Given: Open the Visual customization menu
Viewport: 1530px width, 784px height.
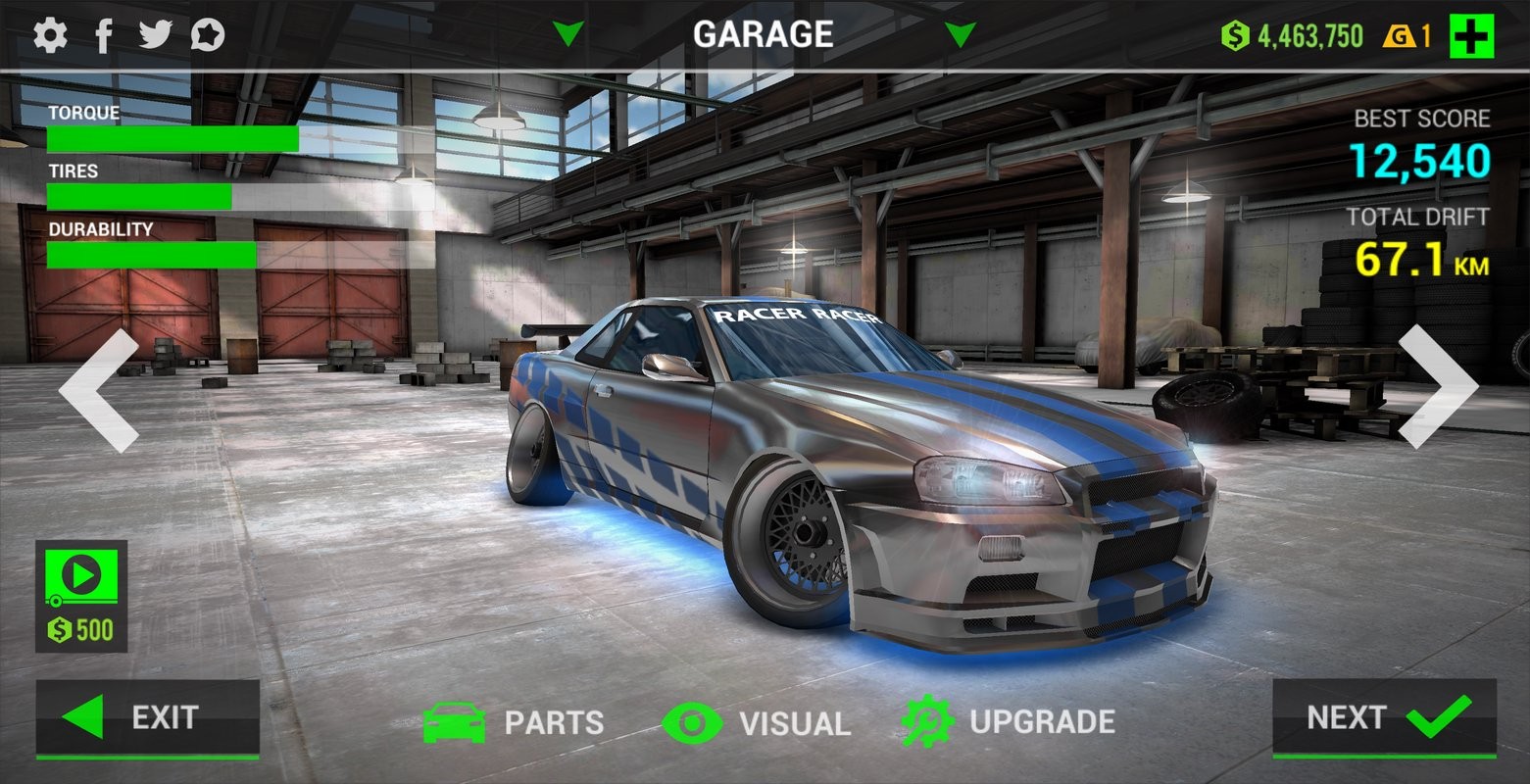Looking at the screenshot, I should click(x=757, y=723).
